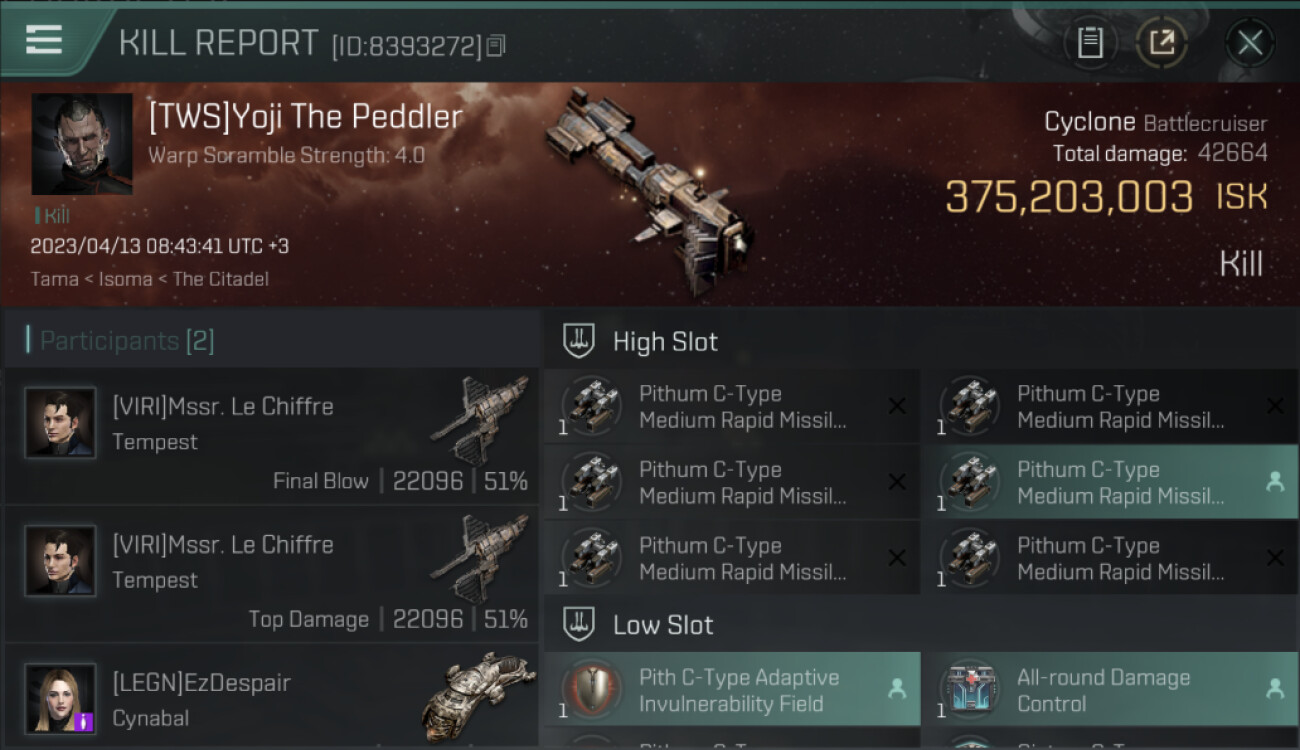Screen dimensions: 1300x750
Task: View Yoji The Peddler's portrait
Action: [x=82, y=144]
